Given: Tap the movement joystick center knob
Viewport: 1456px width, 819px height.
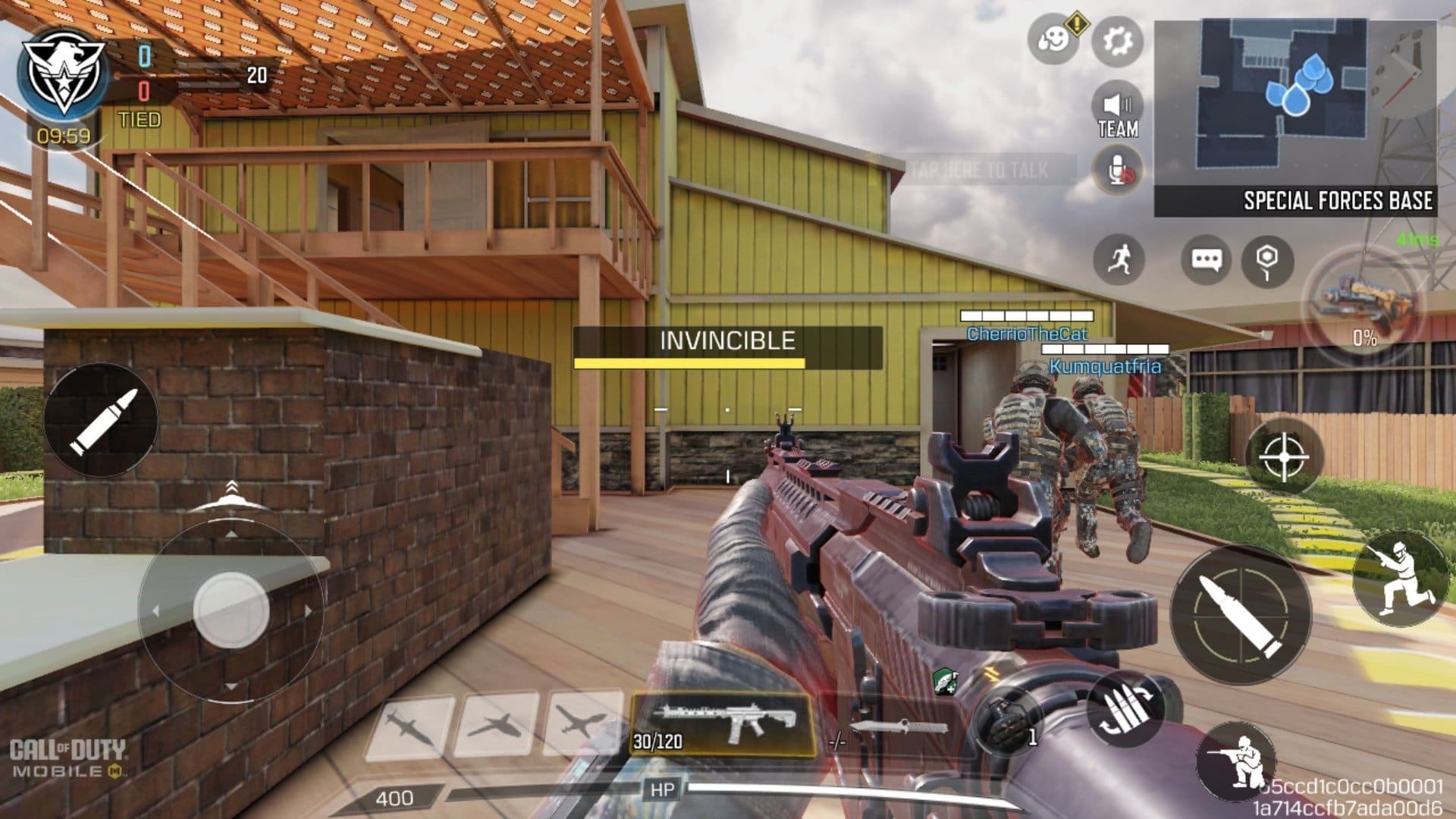Looking at the screenshot, I should (231, 610).
